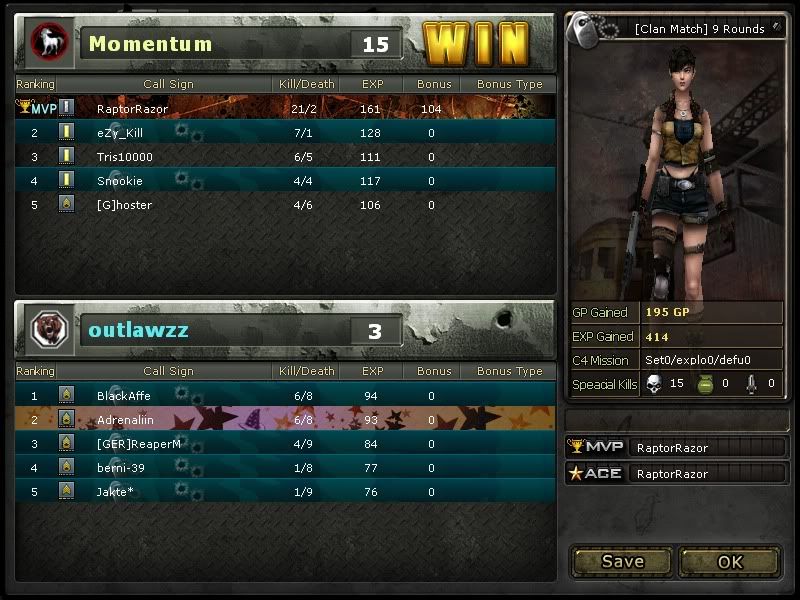Select berni-39's scoreboard row
The width and height of the screenshot is (800, 600).
(x=285, y=467)
